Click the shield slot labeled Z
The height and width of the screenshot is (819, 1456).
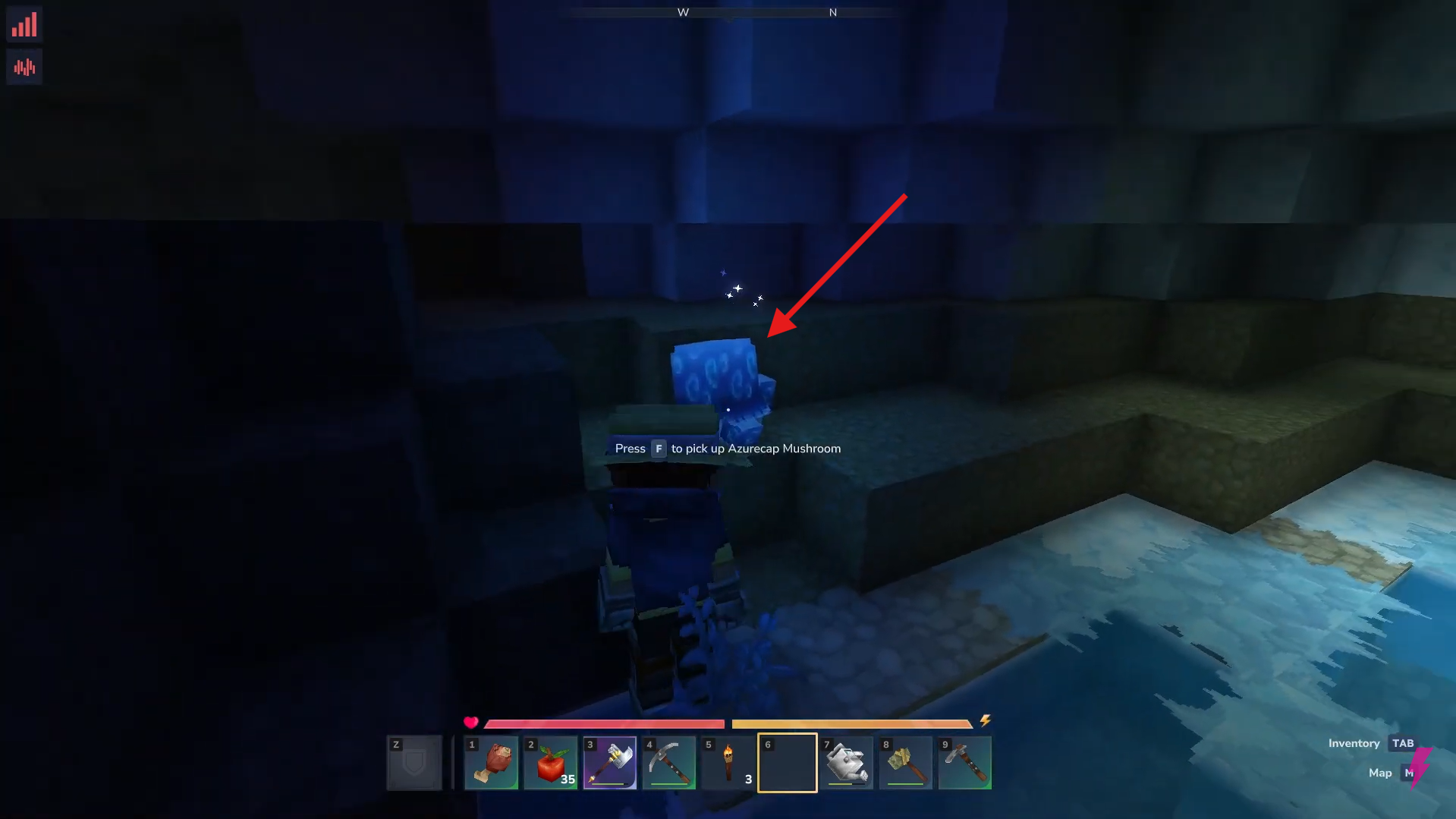(x=414, y=762)
